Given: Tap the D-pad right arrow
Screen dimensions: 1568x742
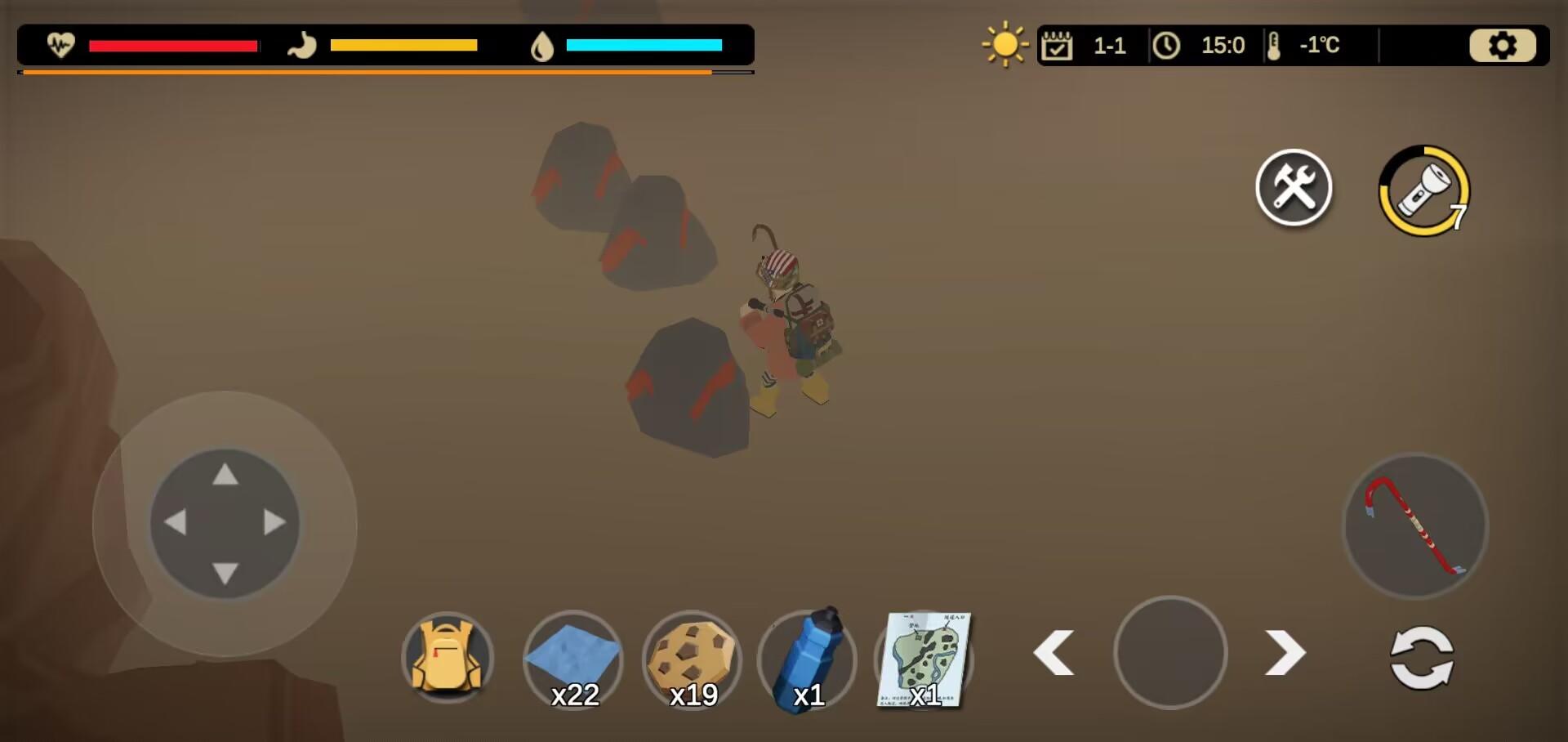Looking at the screenshot, I should [x=274, y=523].
